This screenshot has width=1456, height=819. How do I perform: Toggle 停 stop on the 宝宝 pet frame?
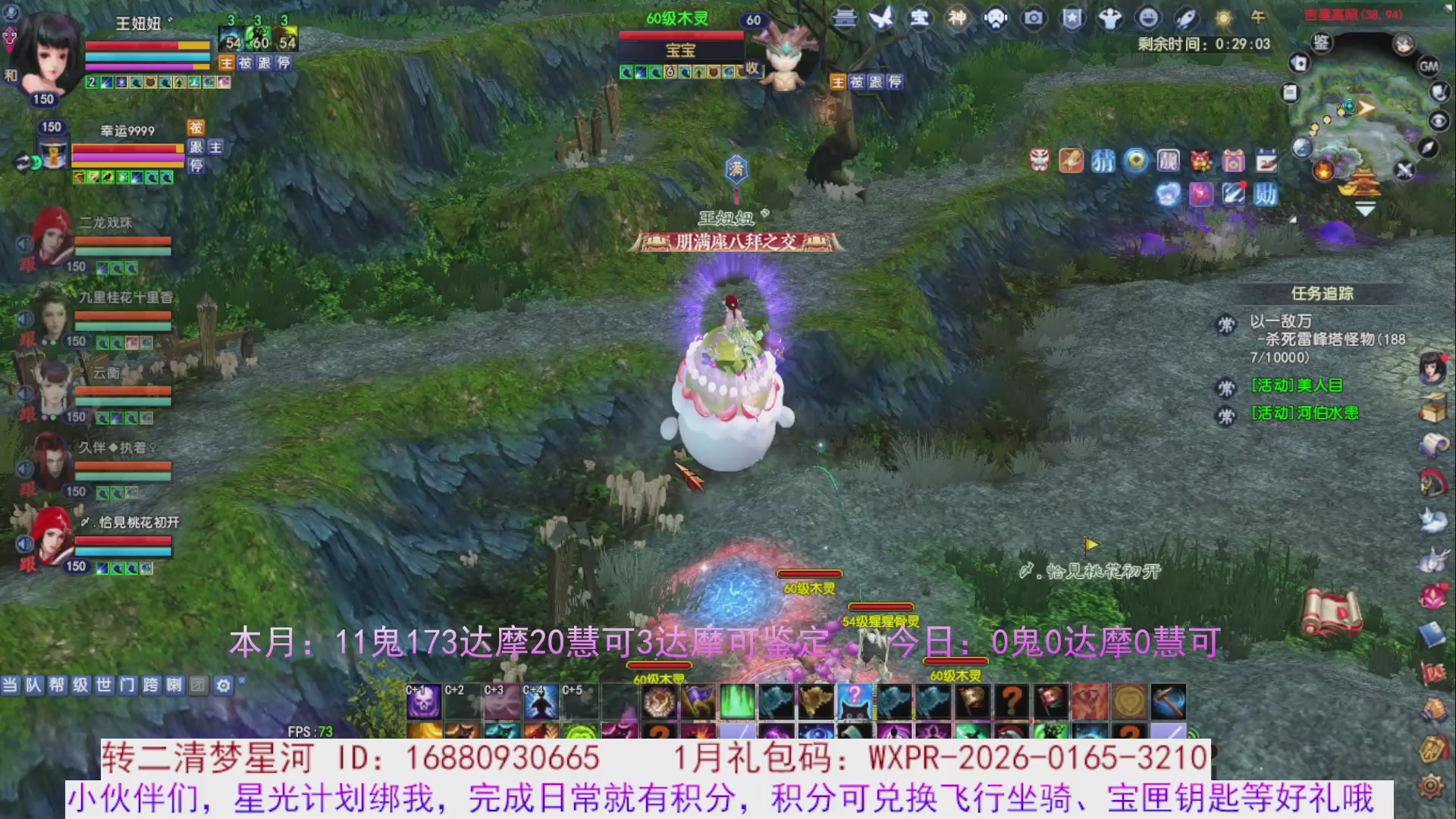pos(896,82)
